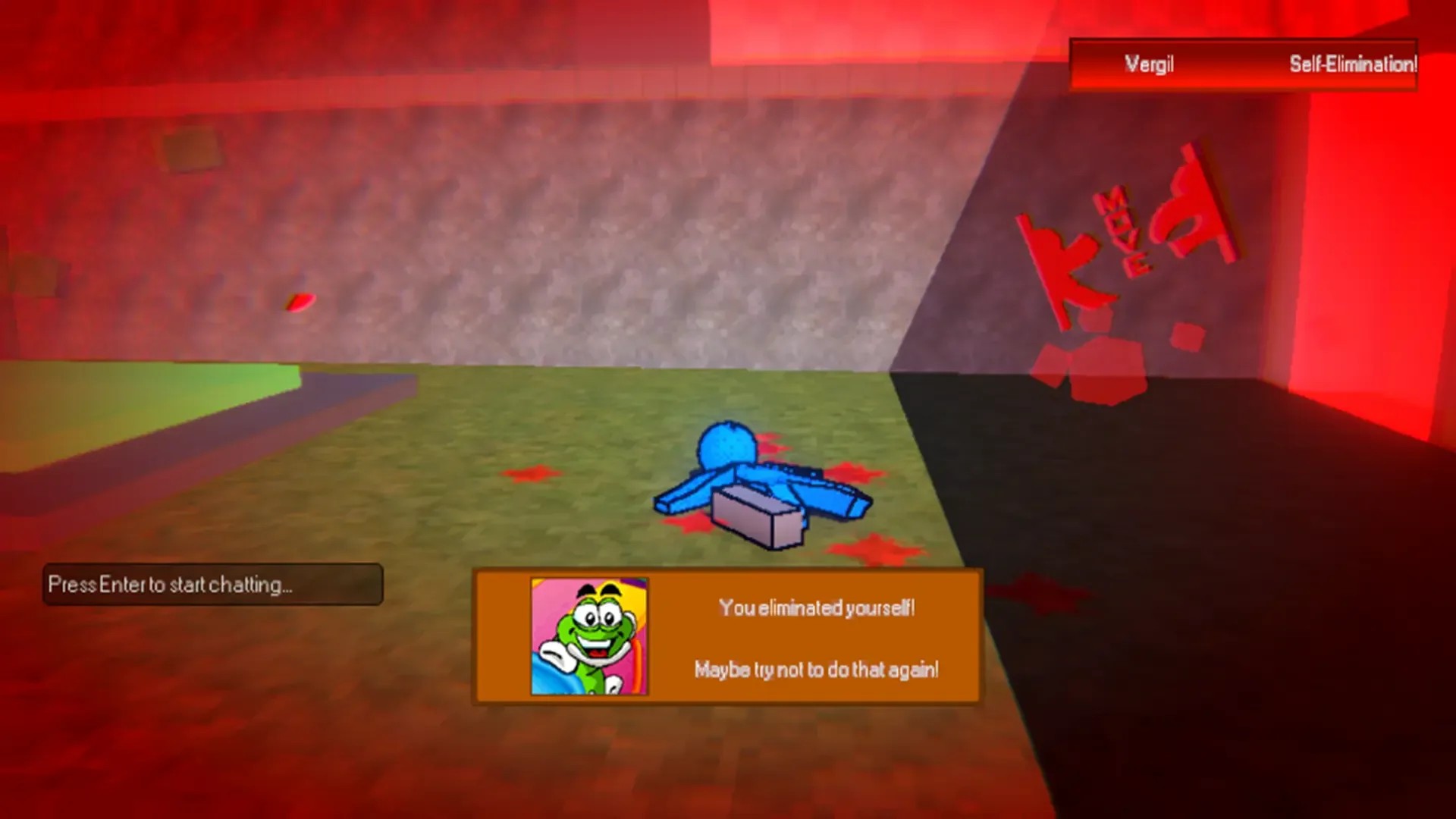Click the Vergil player name
1456x819 pixels.
(1149, 64)
